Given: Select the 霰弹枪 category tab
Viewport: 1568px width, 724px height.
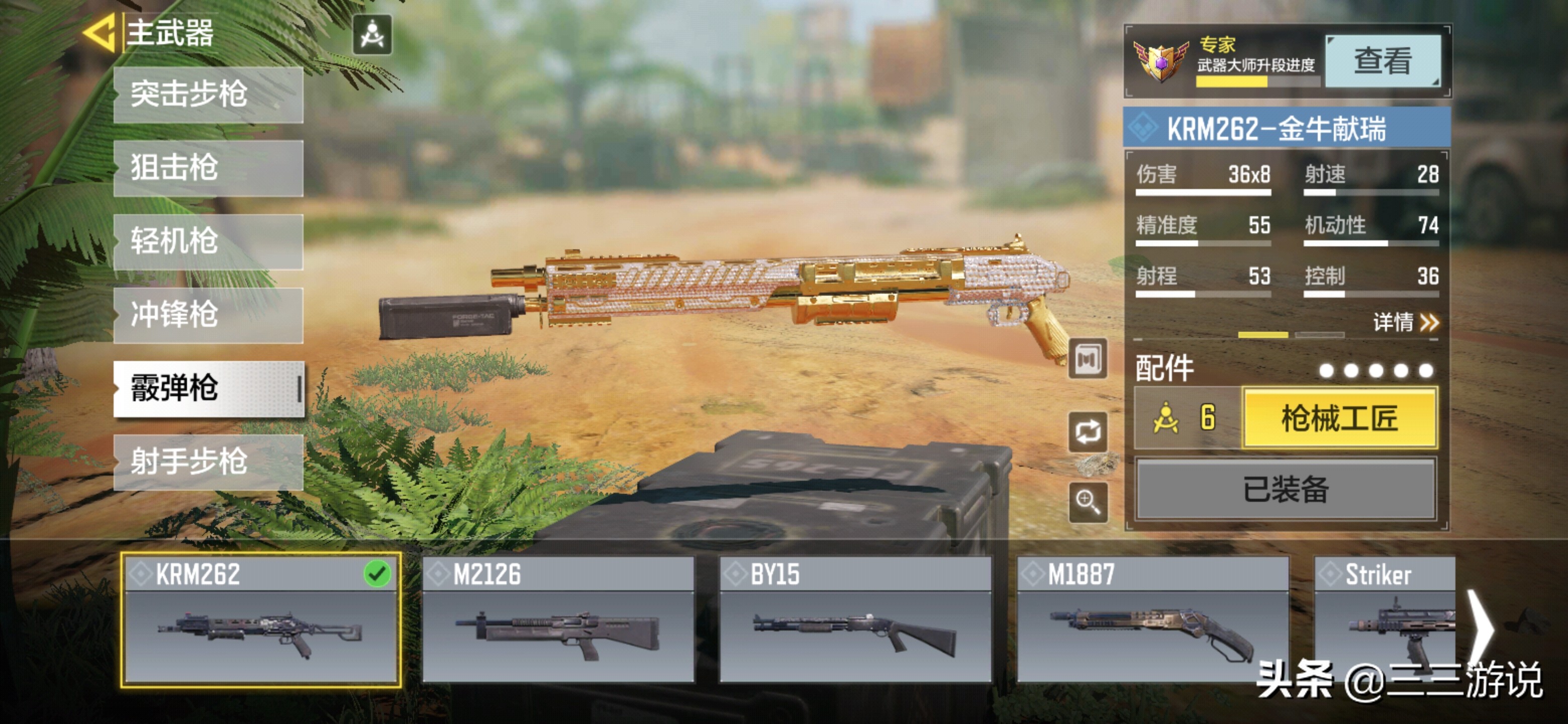Looking at the screenshot, I should click(208, 389).
